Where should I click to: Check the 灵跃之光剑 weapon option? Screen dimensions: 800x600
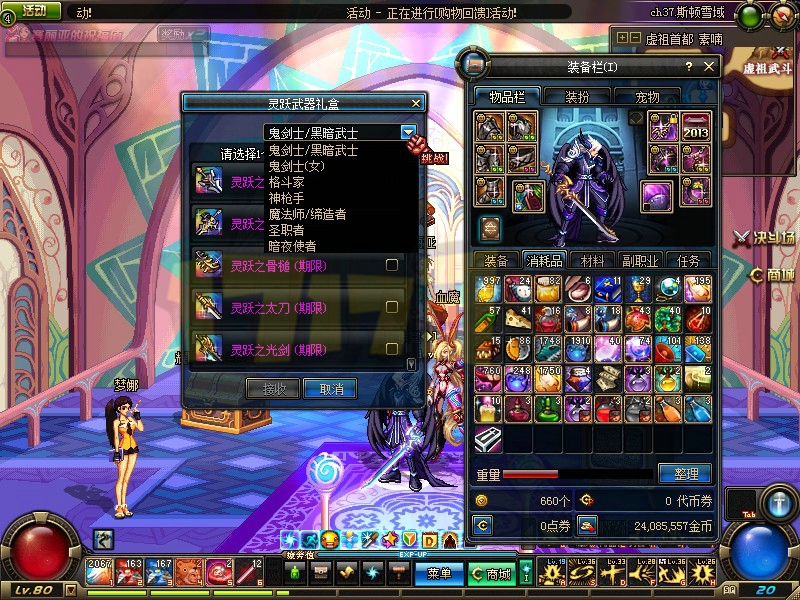coord(392,349)
